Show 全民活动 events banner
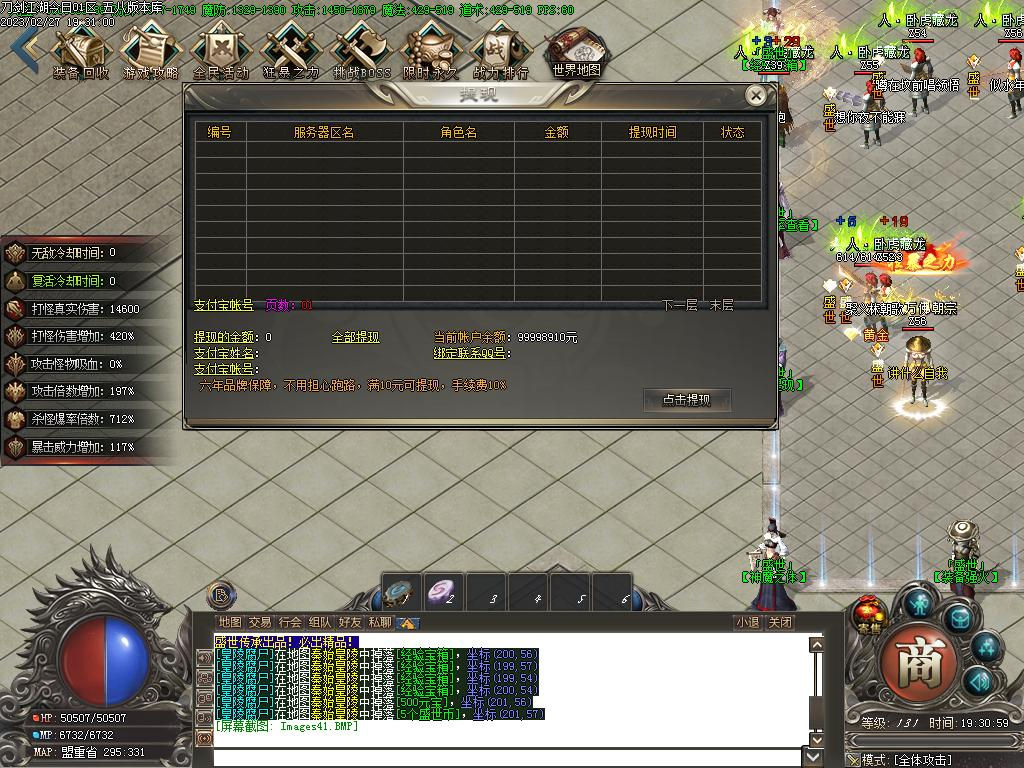The width and height of the screenshot is (1024, 768). pos(220,50)
